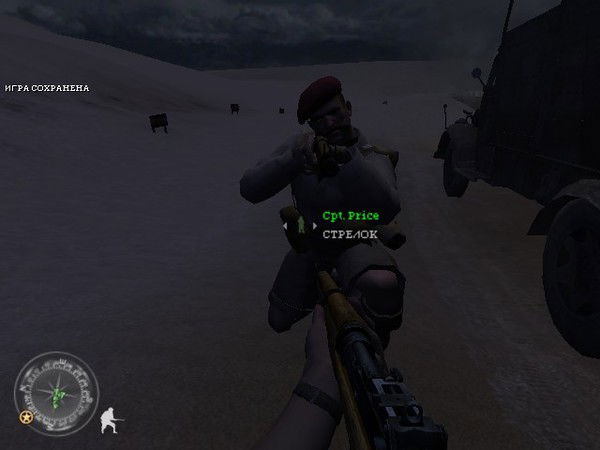Click the white crouching soldier stance icon
The height and width of the screenshot is (450, 600).
tap(113, 419)
